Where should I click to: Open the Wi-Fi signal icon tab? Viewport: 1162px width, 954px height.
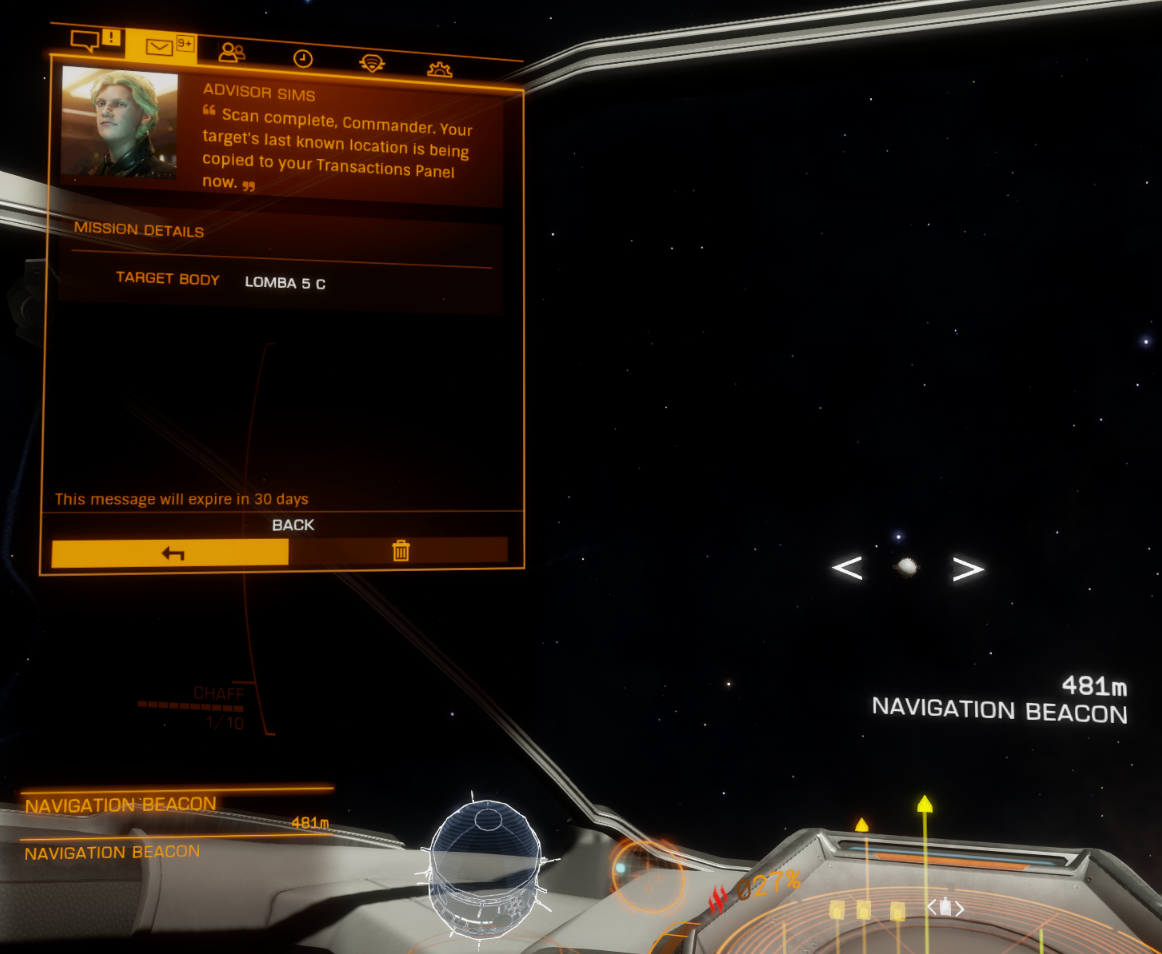pyautogui.click(x=372, y=64)
